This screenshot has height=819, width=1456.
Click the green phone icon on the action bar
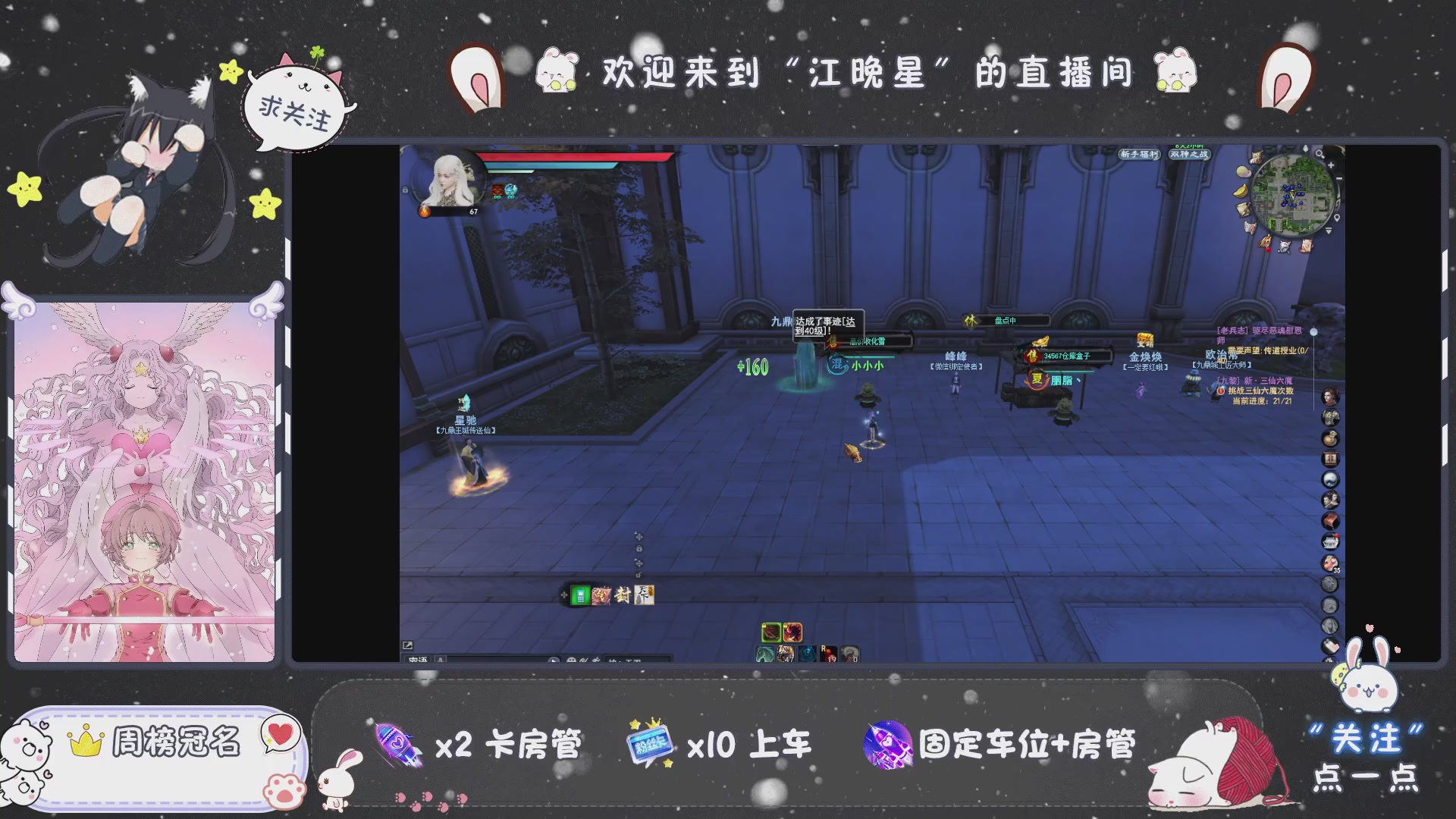click(581, 596)
